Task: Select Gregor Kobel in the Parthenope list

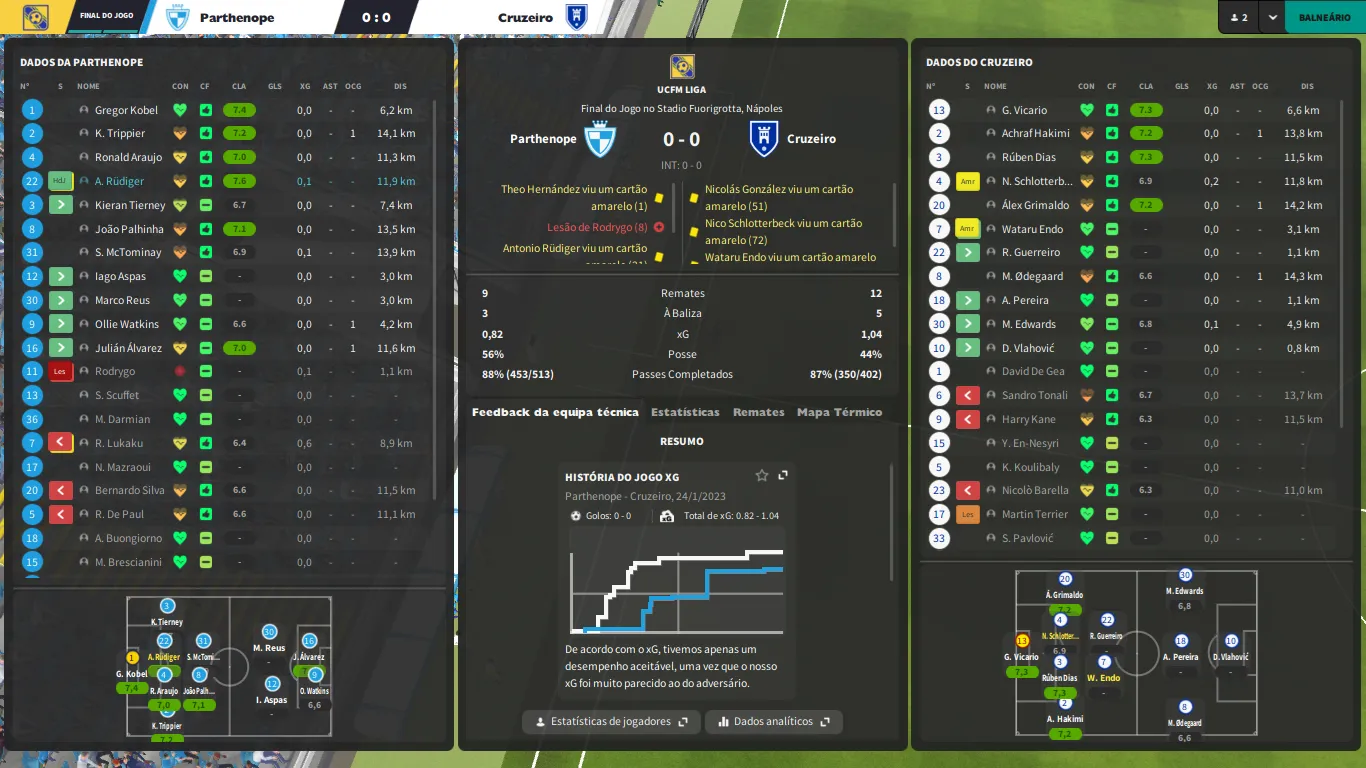Action: coord(127,110)
